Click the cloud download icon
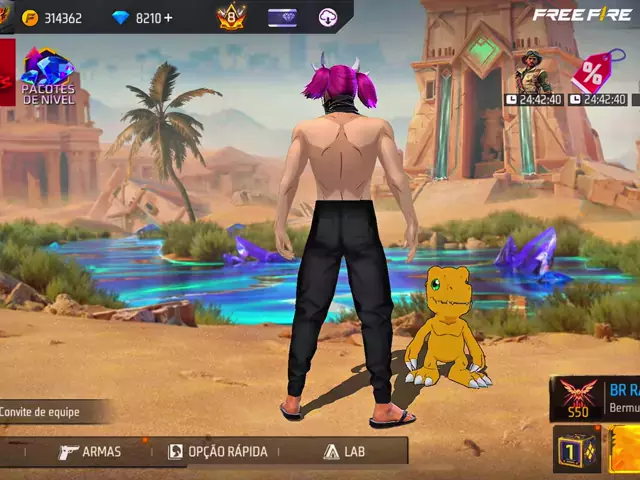Image resolution: width=640 pixels, height=480 pixels. tap(328, 17)
